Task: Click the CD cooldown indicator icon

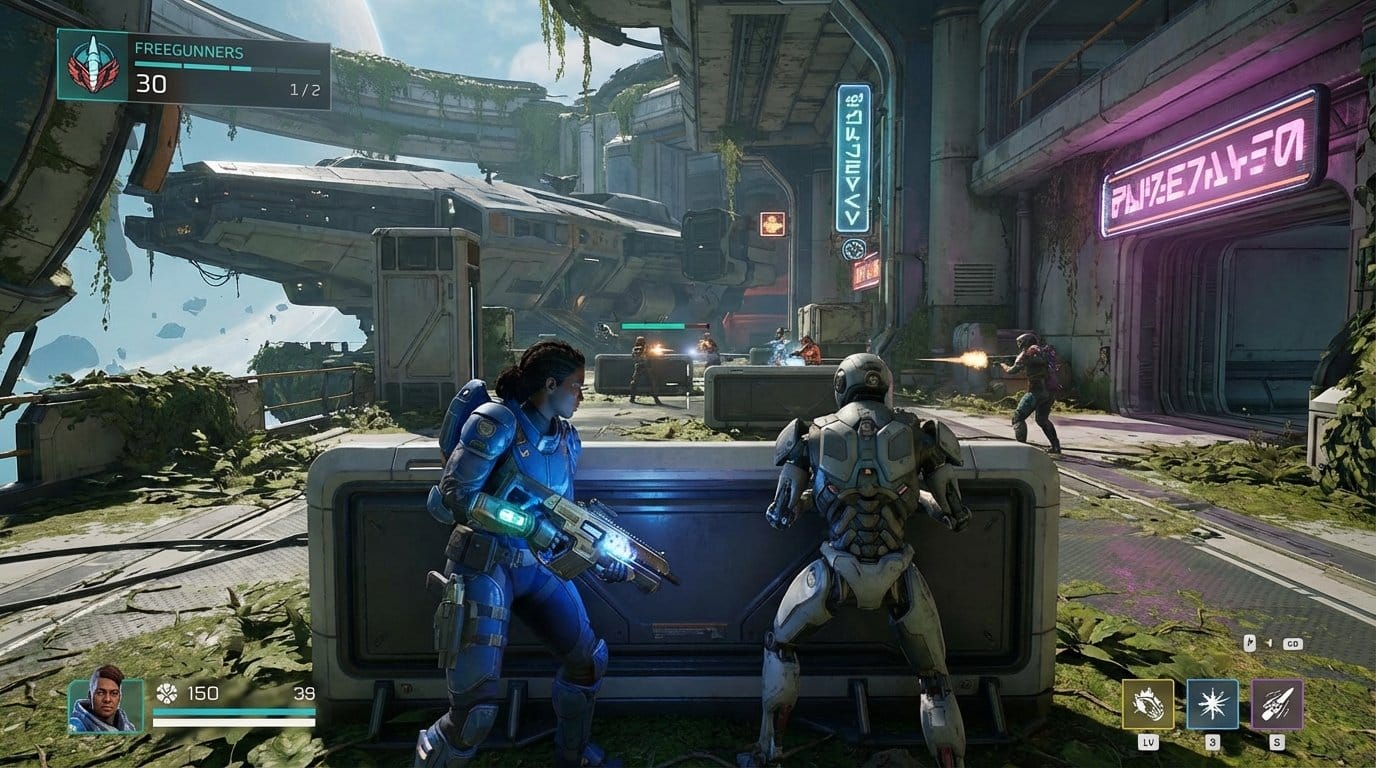Action: pyautogui.click(x=1293, y=644)
